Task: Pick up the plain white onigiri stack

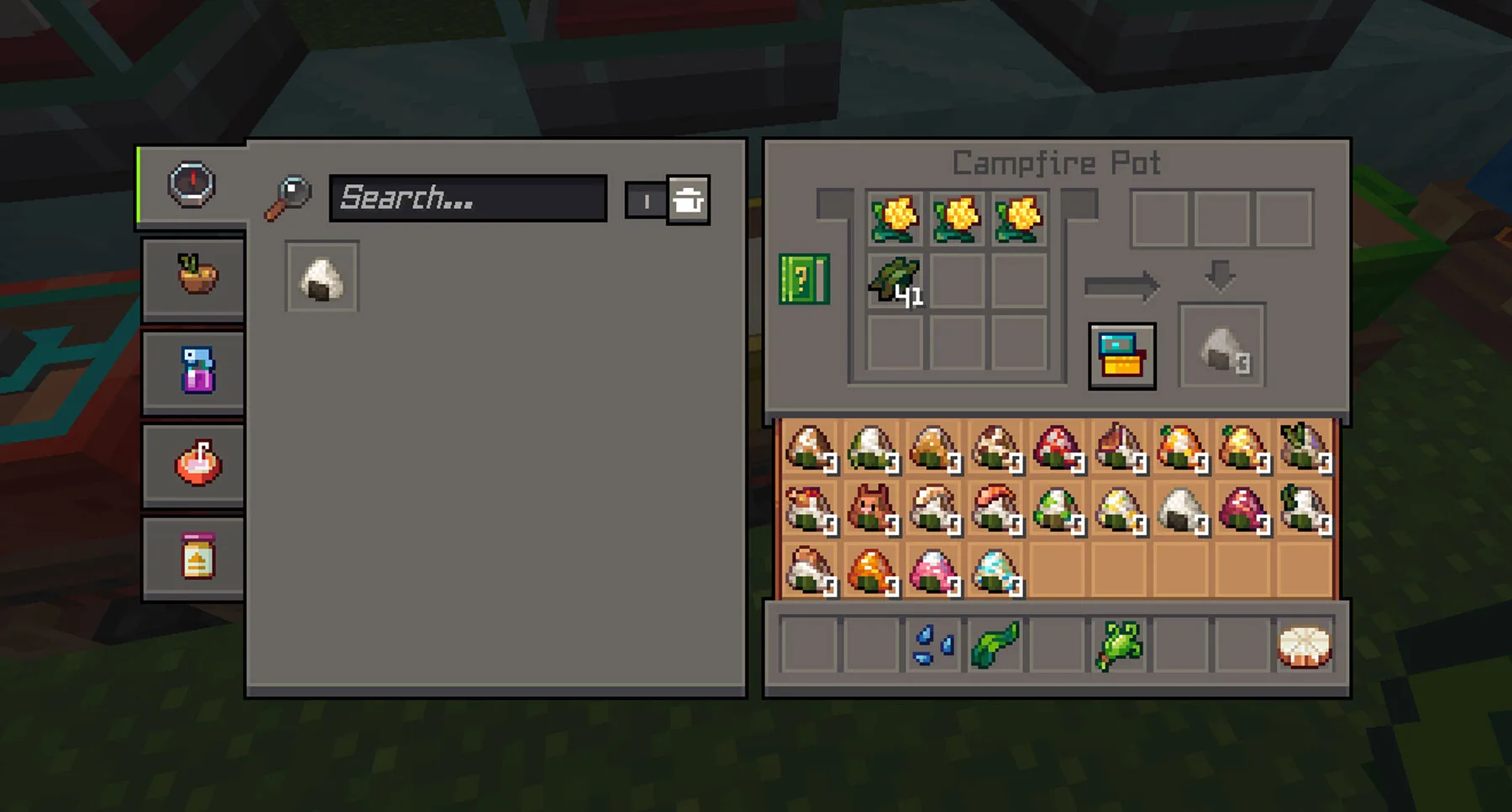Action: click(x=1181, y=510)
